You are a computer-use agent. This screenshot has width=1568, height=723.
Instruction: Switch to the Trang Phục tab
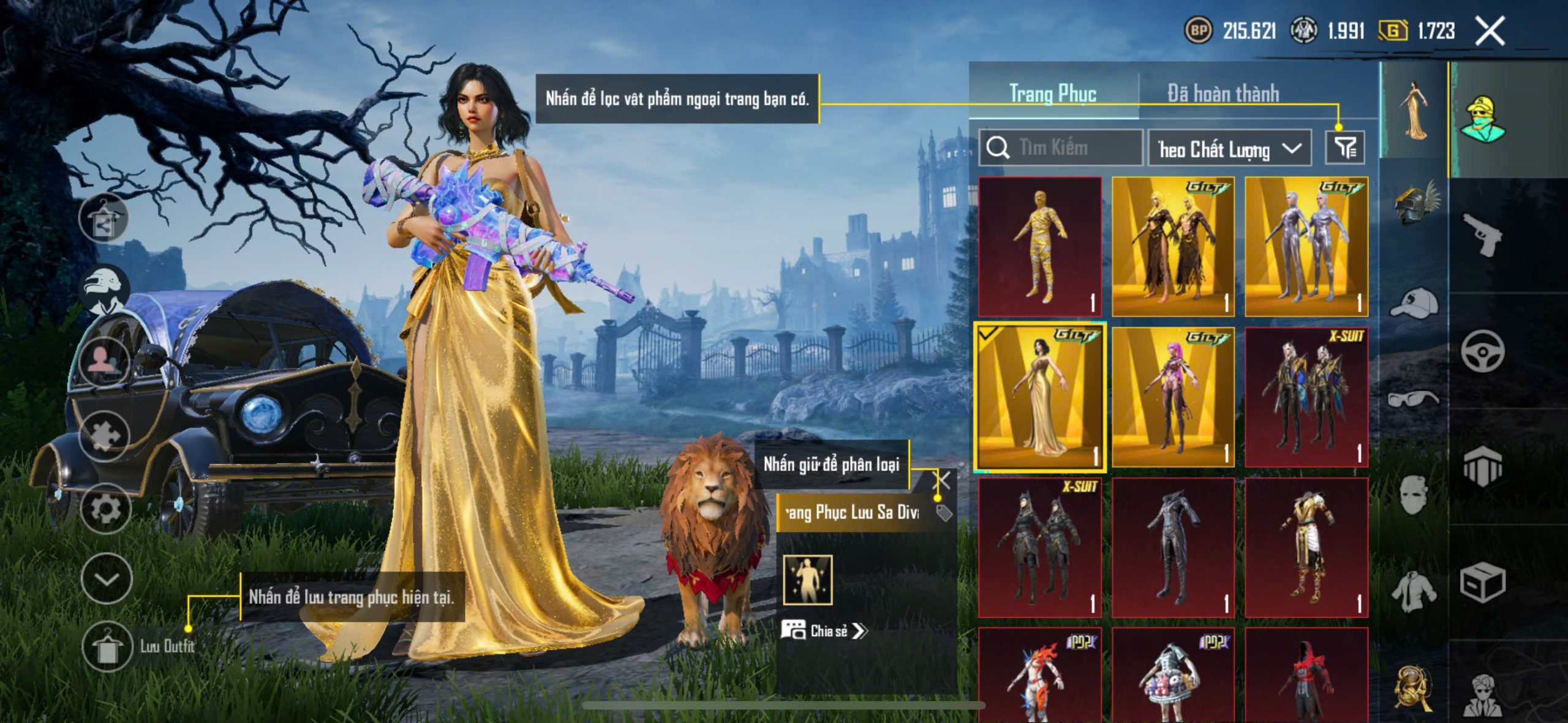1052,94
